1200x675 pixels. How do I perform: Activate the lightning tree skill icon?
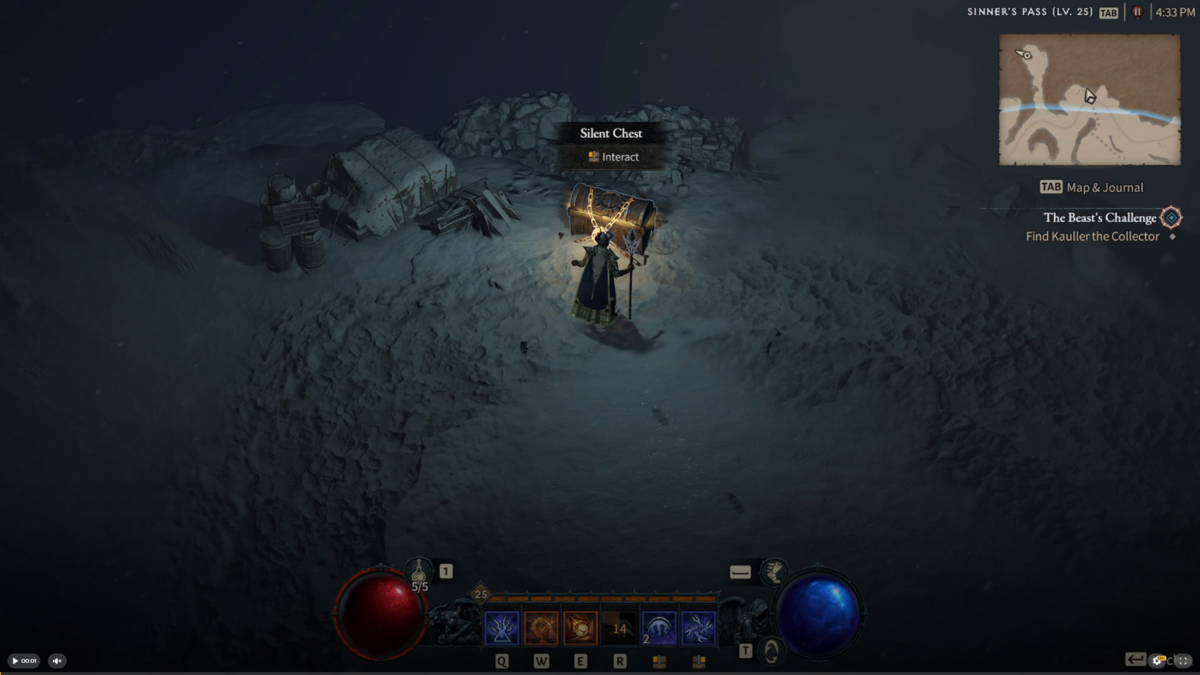pos(502,628)
